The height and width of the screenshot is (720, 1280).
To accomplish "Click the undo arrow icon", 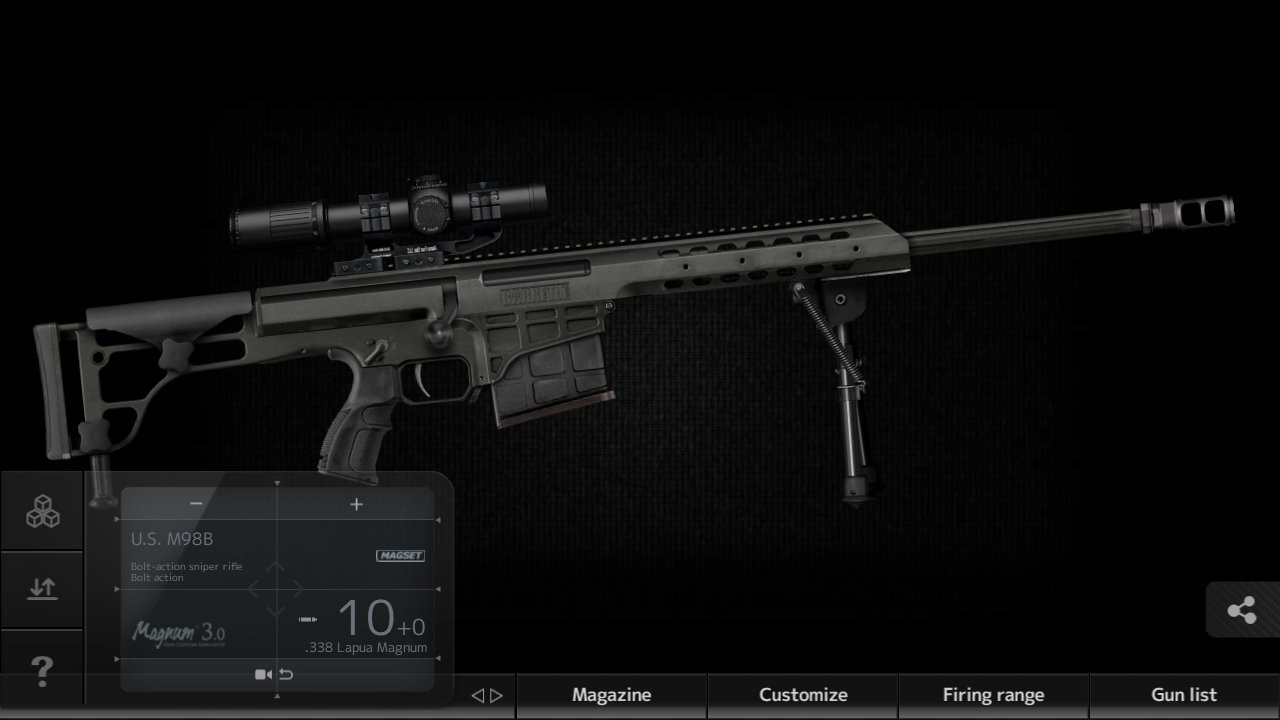I will tap(285, 673).
